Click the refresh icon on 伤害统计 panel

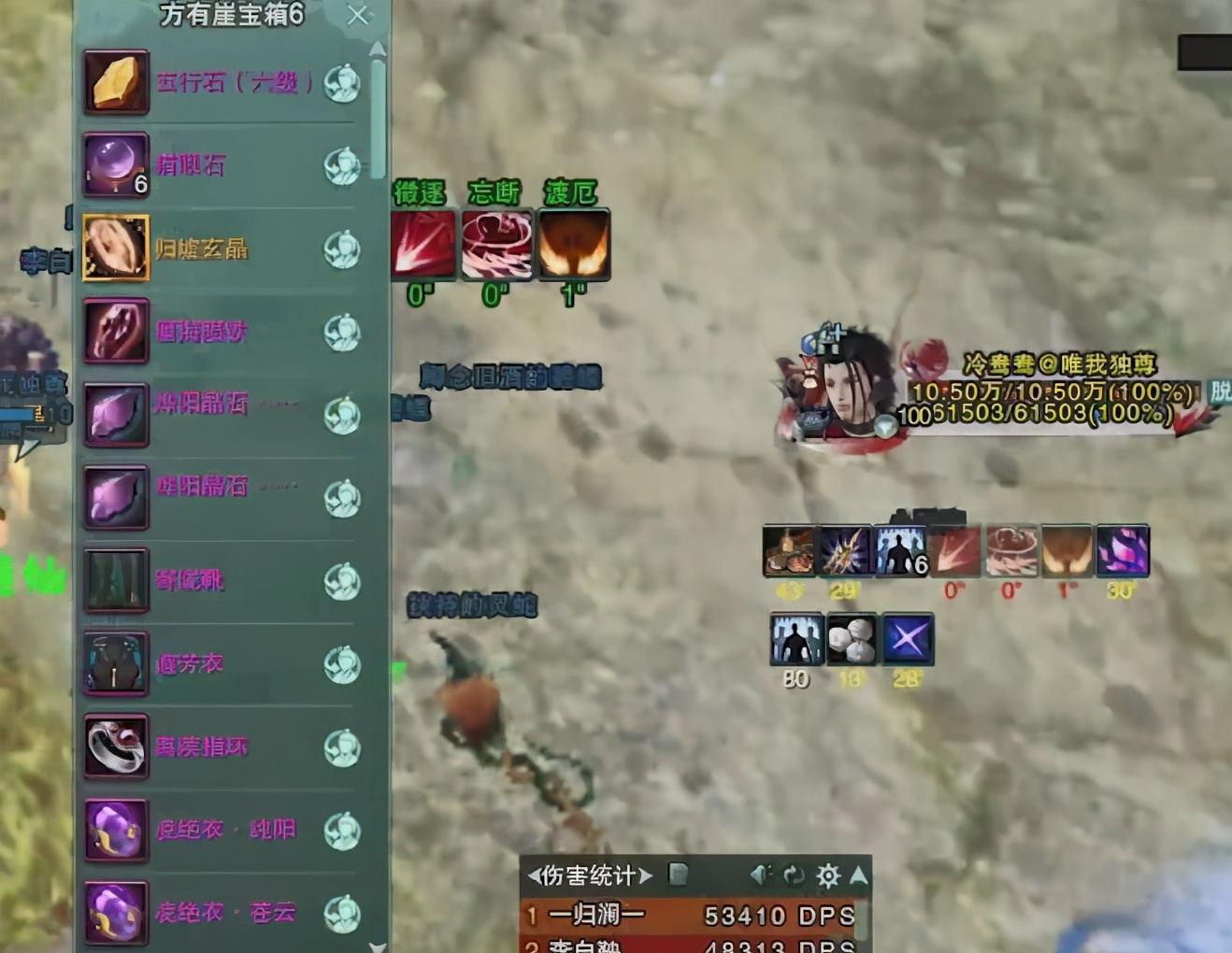pos(795,875)
